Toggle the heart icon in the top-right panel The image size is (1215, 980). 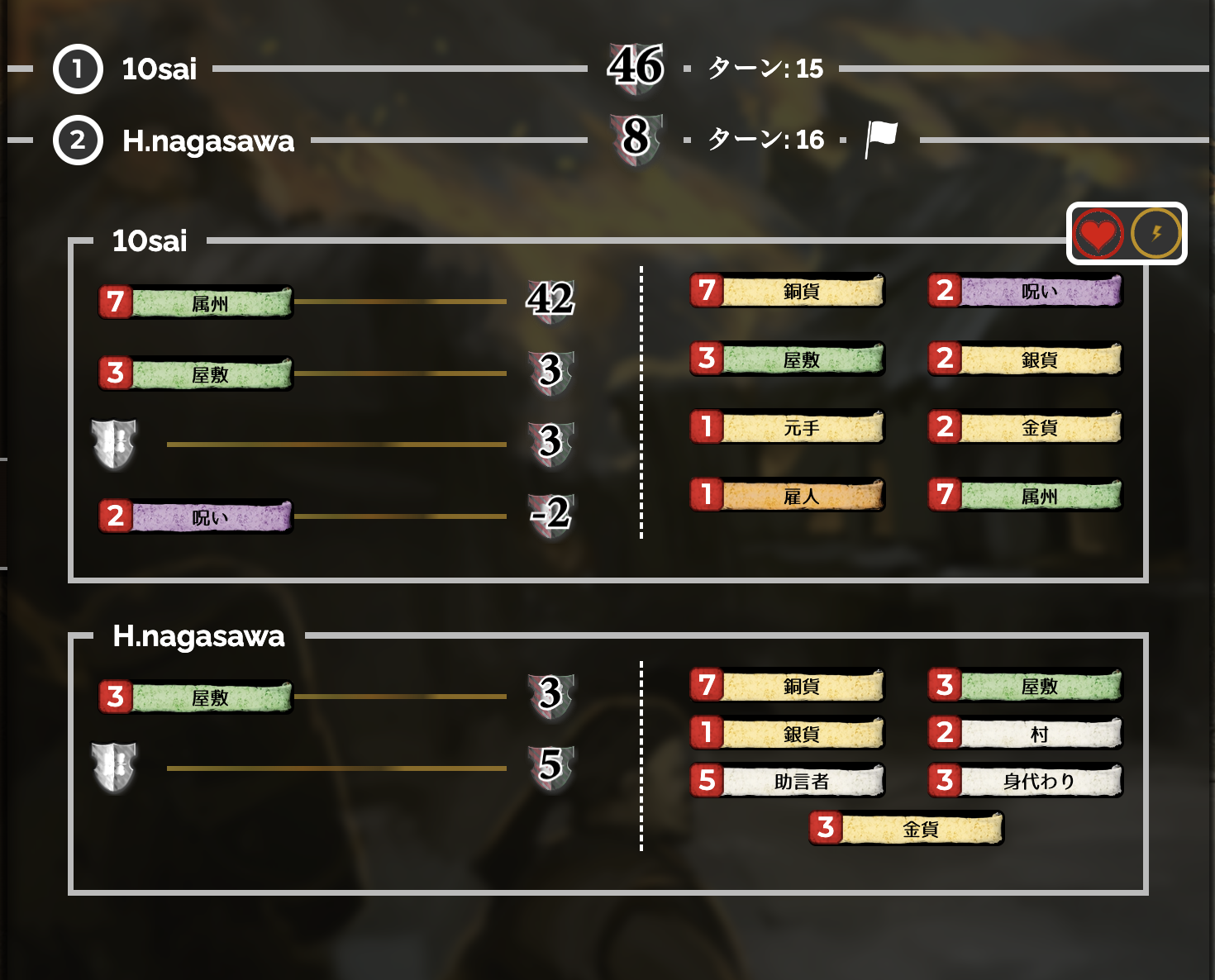click(x=1097, y=233)
